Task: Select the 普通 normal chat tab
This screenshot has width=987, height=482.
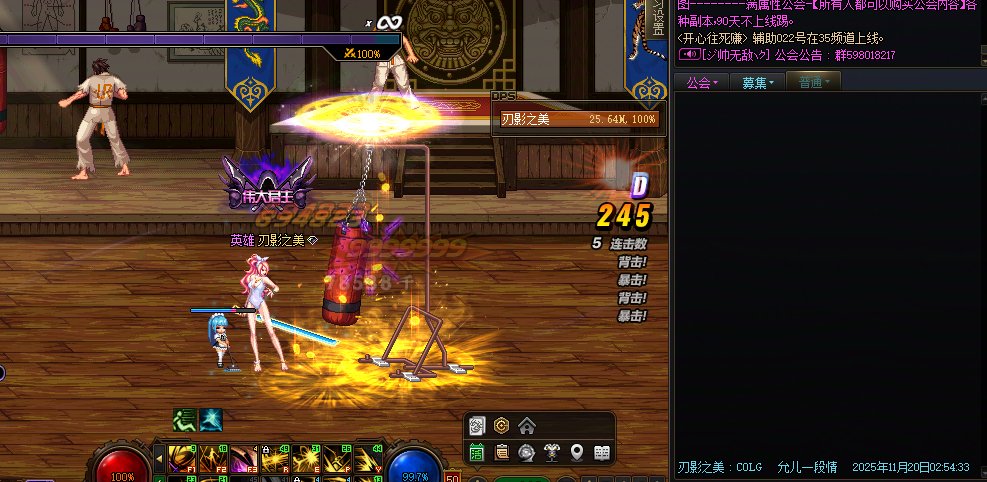Action: click(x=813, y=82)
